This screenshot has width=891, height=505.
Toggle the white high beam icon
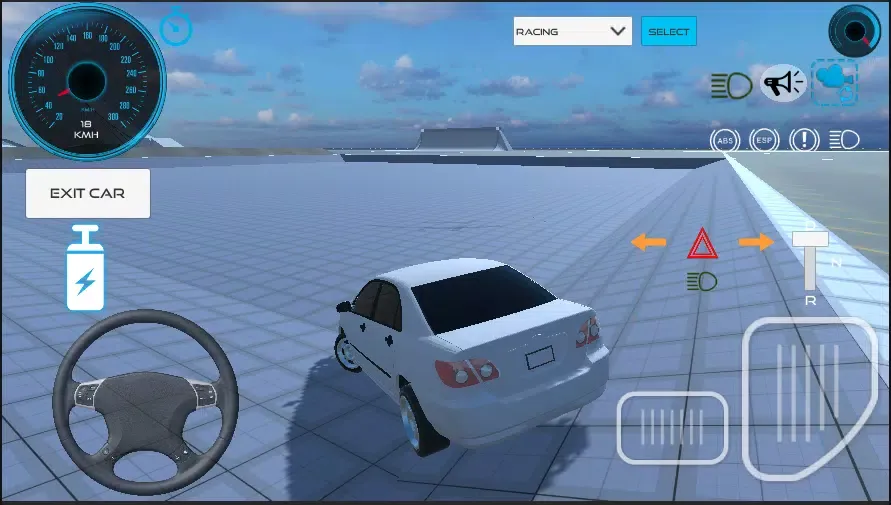(845, 140)
